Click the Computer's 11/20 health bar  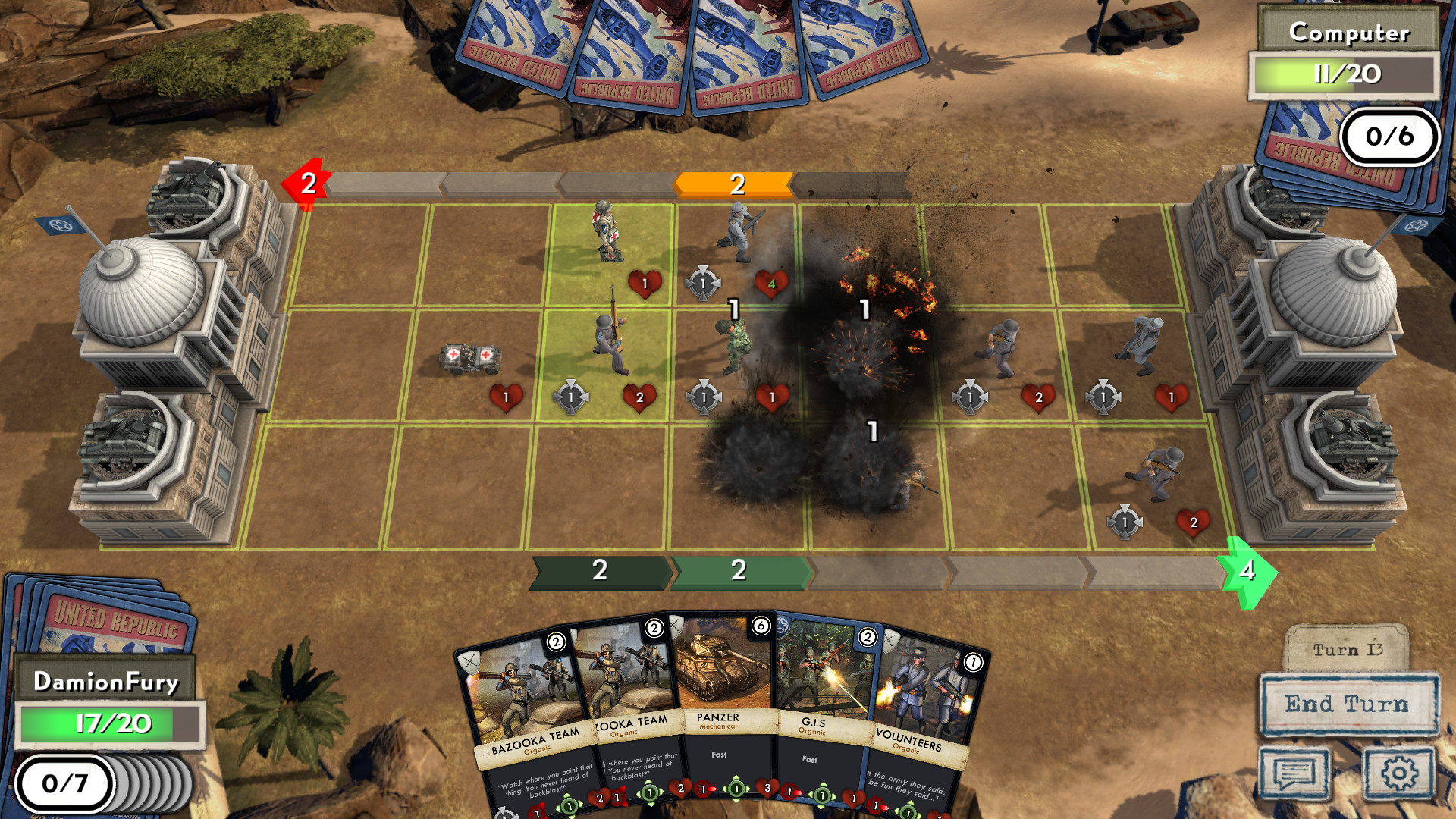(1345, 74)
